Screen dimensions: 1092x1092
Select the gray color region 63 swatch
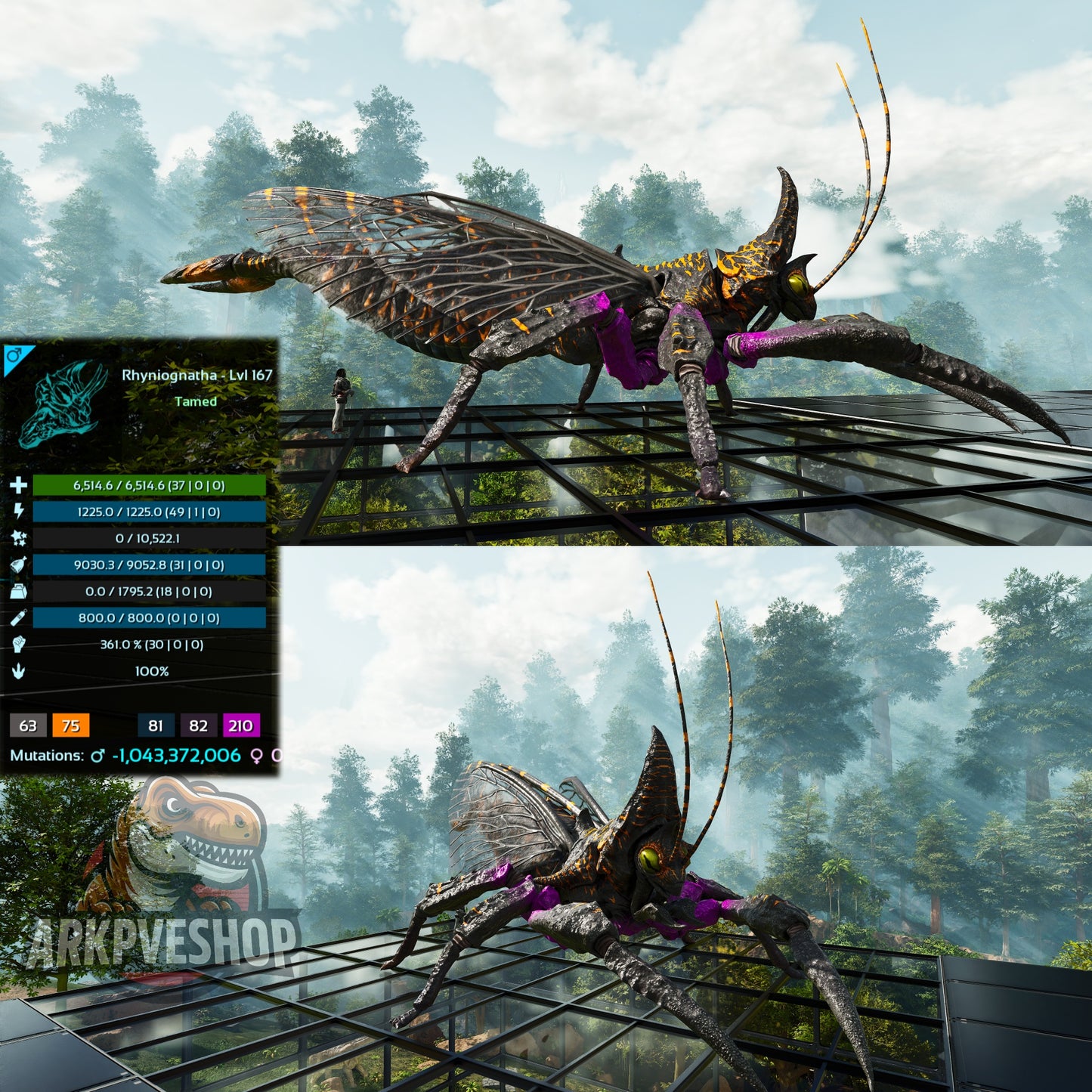pos(28,725)
